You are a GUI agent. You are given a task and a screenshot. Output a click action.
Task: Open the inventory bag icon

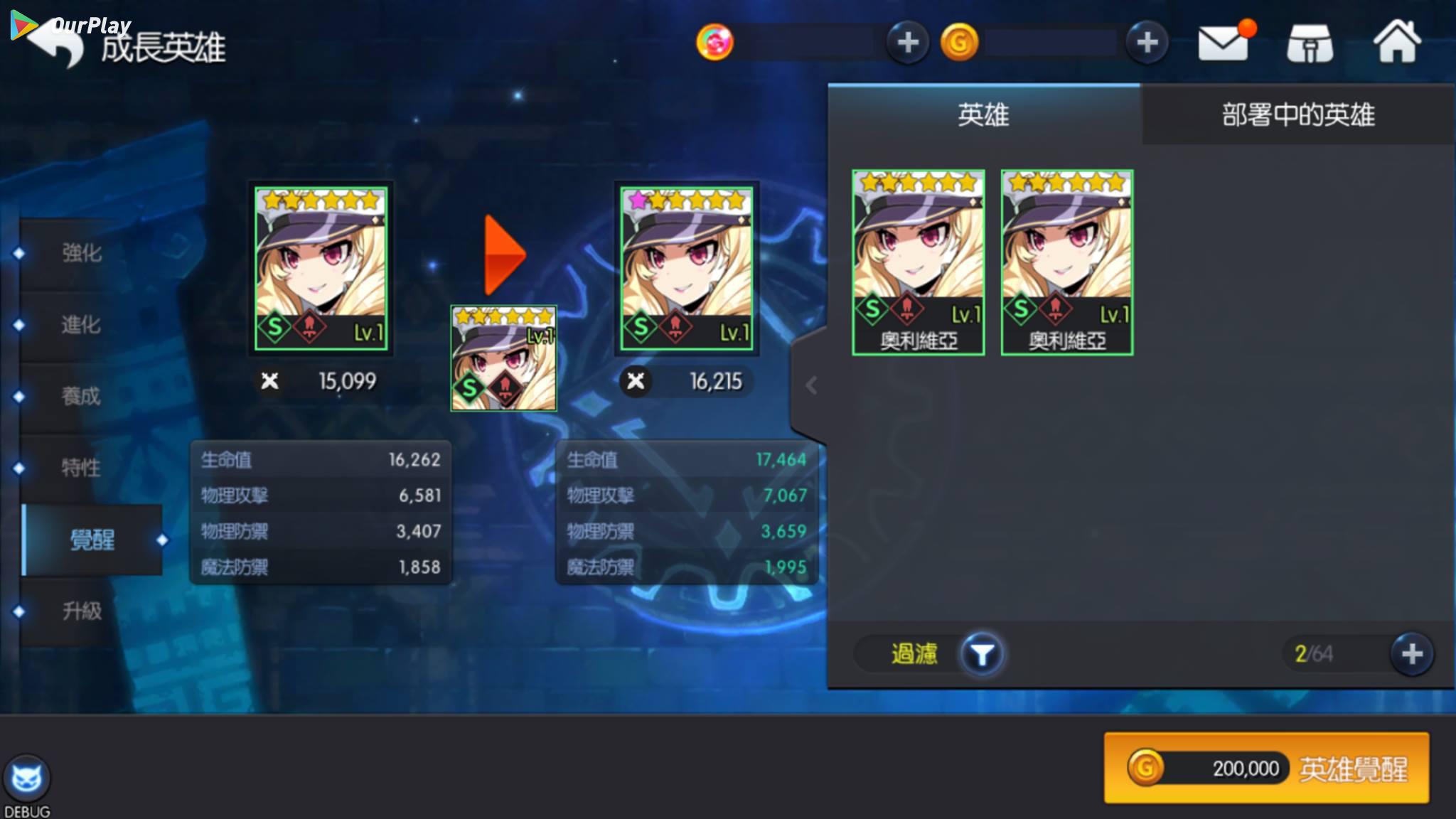point(1310,44)
